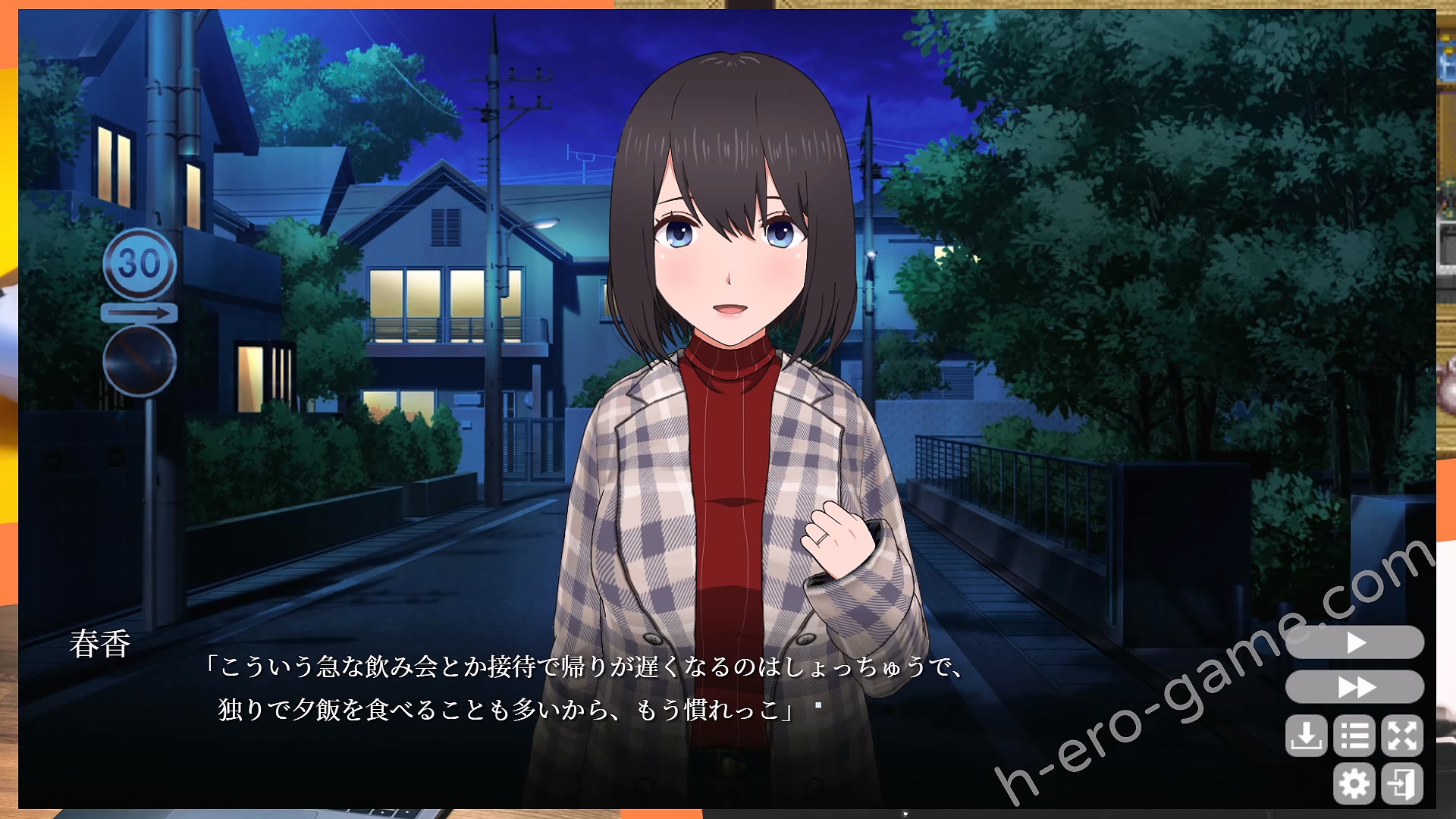This screenshot has height=819, width=1456.
Task: Exit the game via the door icon
Action: click(1402, 783)
